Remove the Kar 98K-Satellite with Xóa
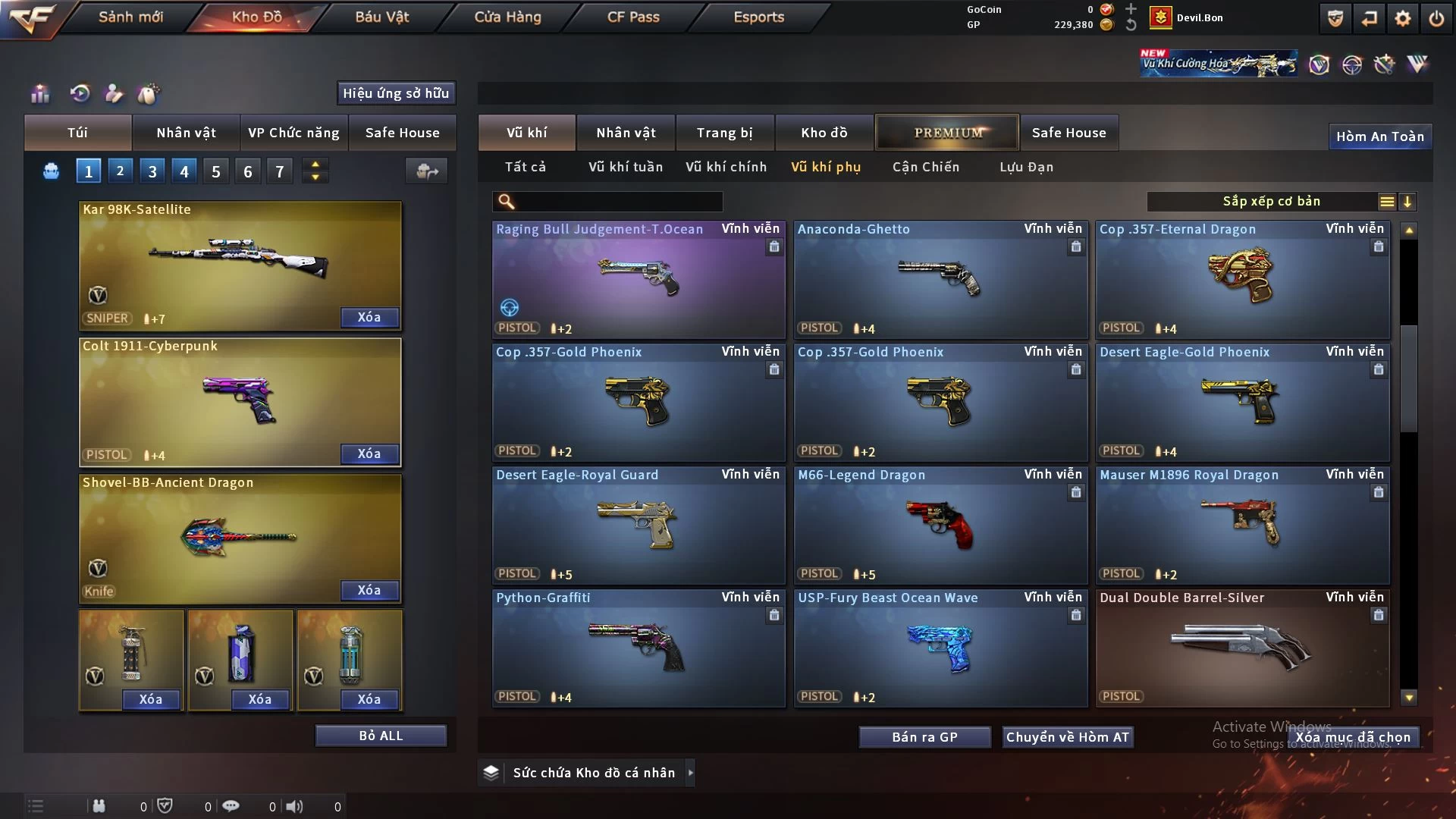Screen dimensions: 1456x819 coord(369,317)
